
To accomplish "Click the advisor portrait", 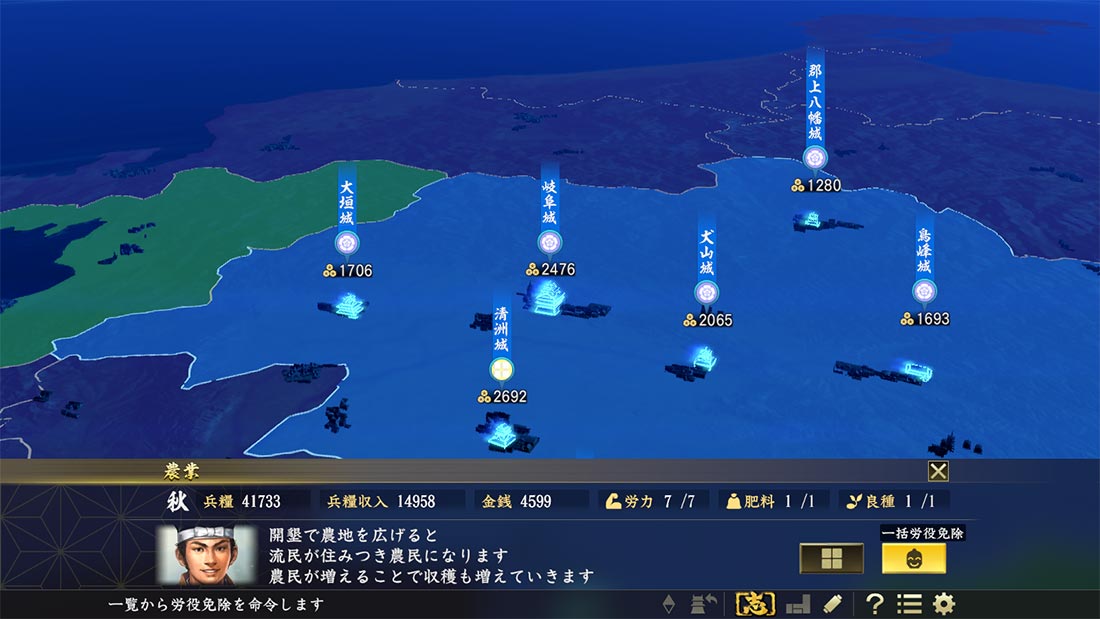I will click(207, 555).
